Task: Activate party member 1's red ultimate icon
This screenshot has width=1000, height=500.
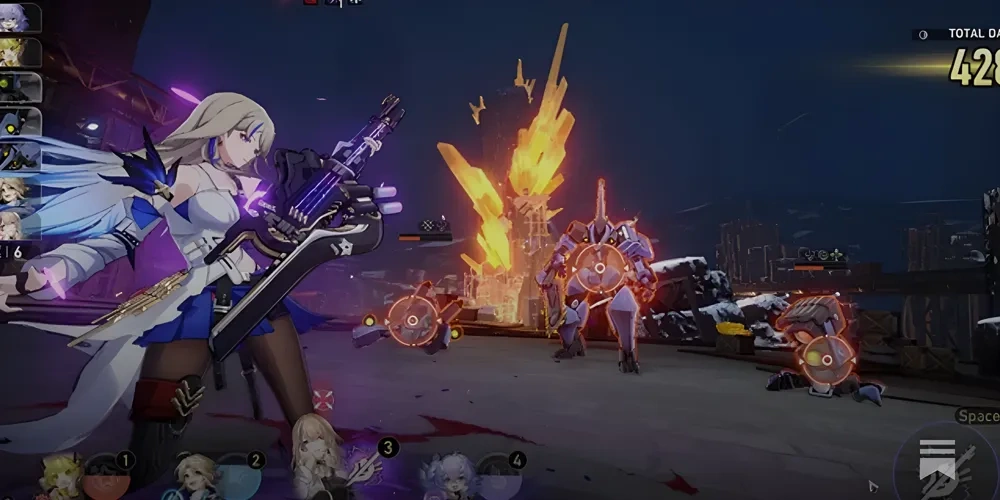Action: [x=106, y=478]
